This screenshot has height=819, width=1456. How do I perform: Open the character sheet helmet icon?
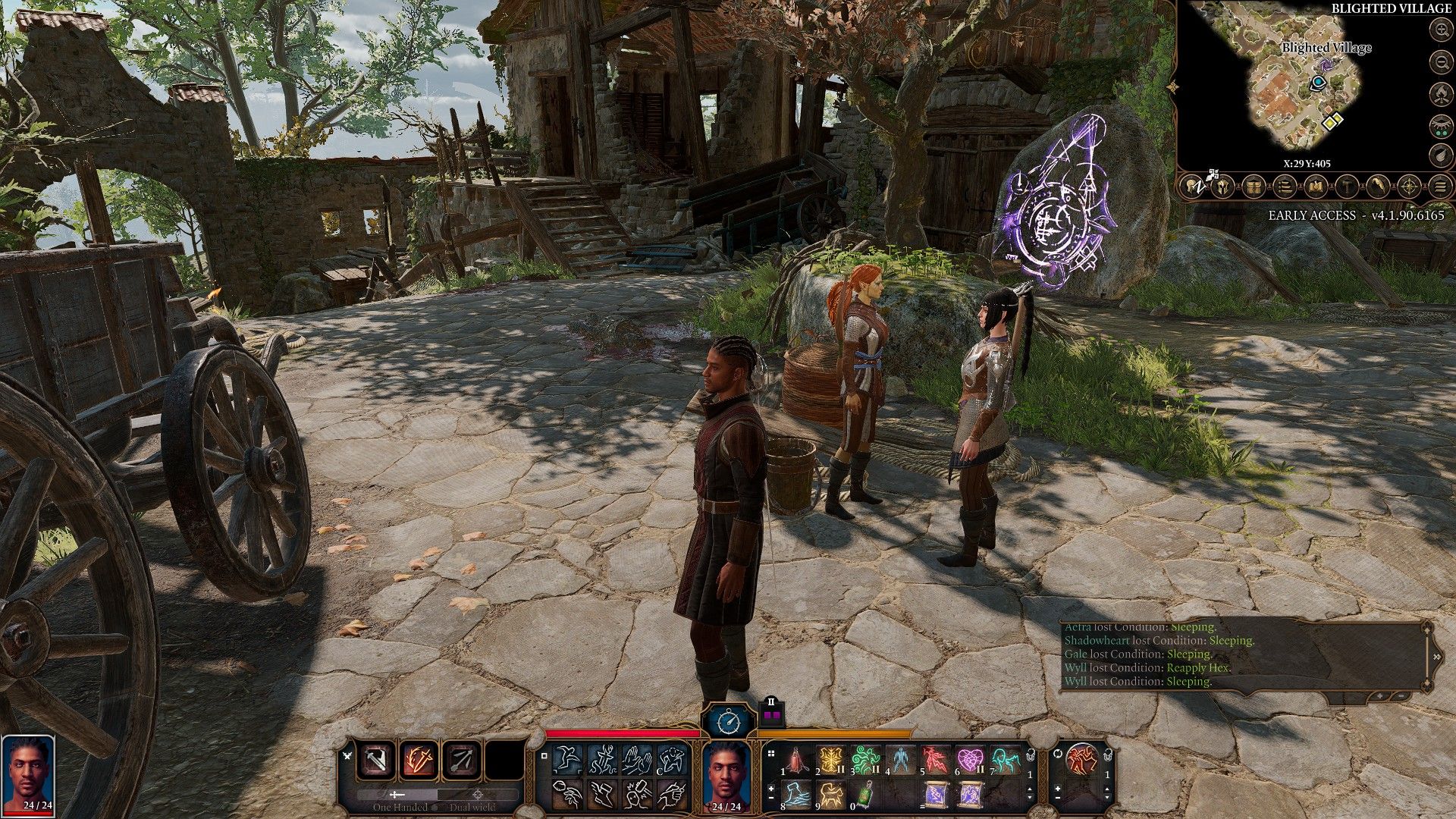(x=1222, y=187)
